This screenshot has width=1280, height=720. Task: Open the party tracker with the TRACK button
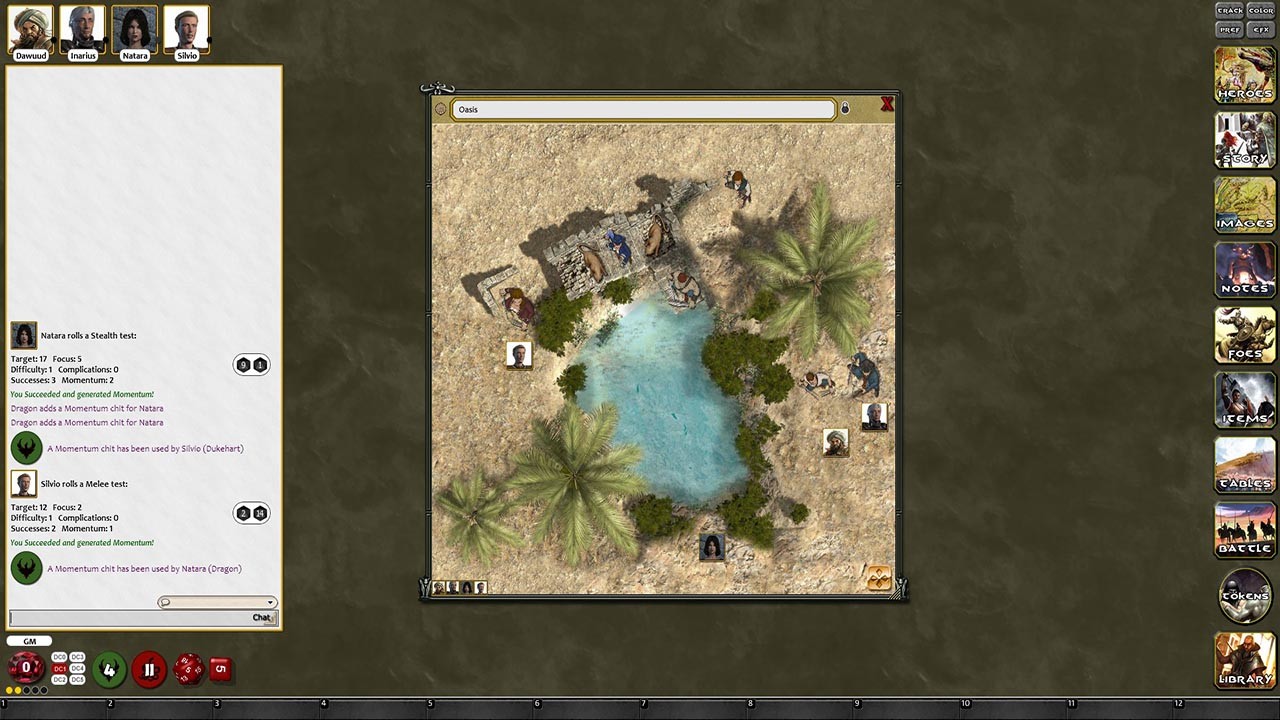pos(1229,10)
